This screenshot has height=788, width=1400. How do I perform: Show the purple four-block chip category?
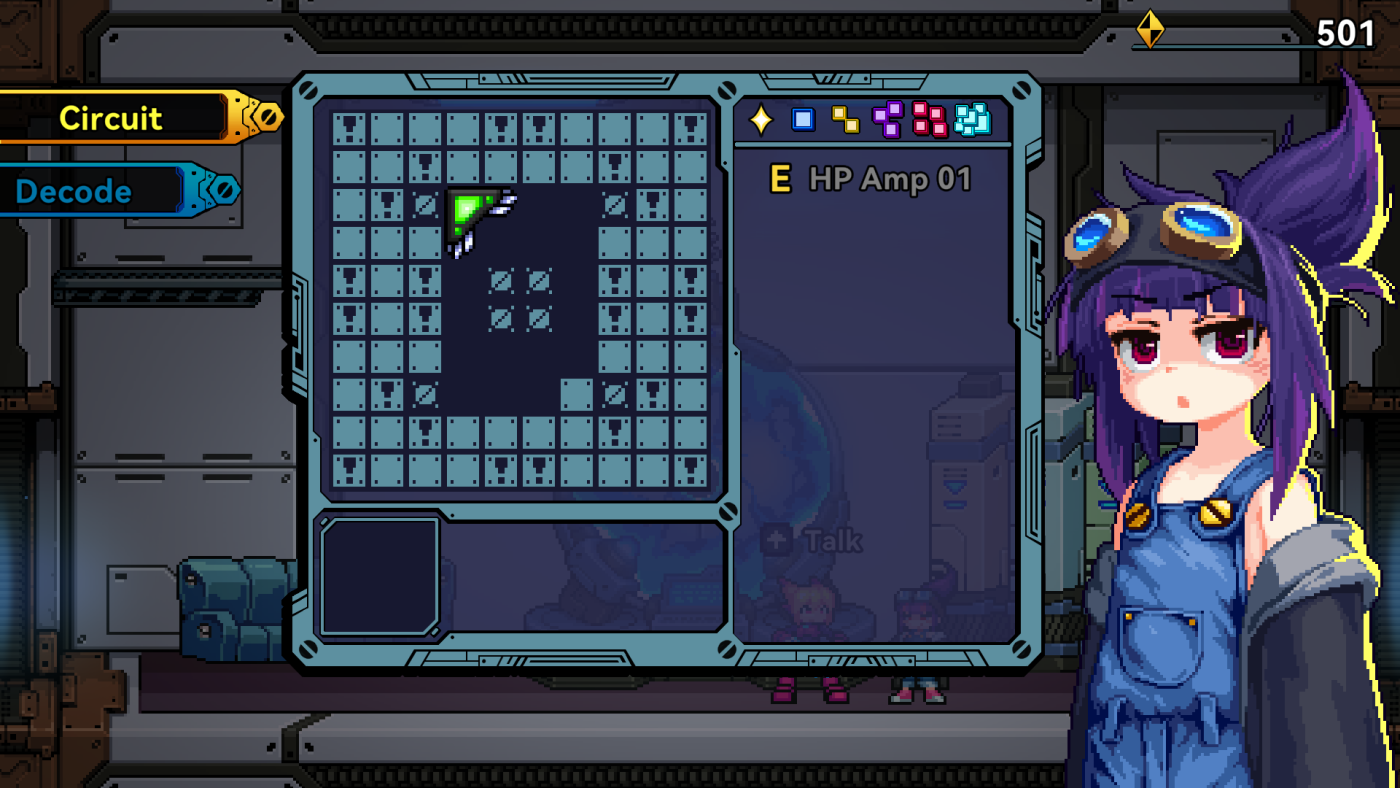coord(887,120)
